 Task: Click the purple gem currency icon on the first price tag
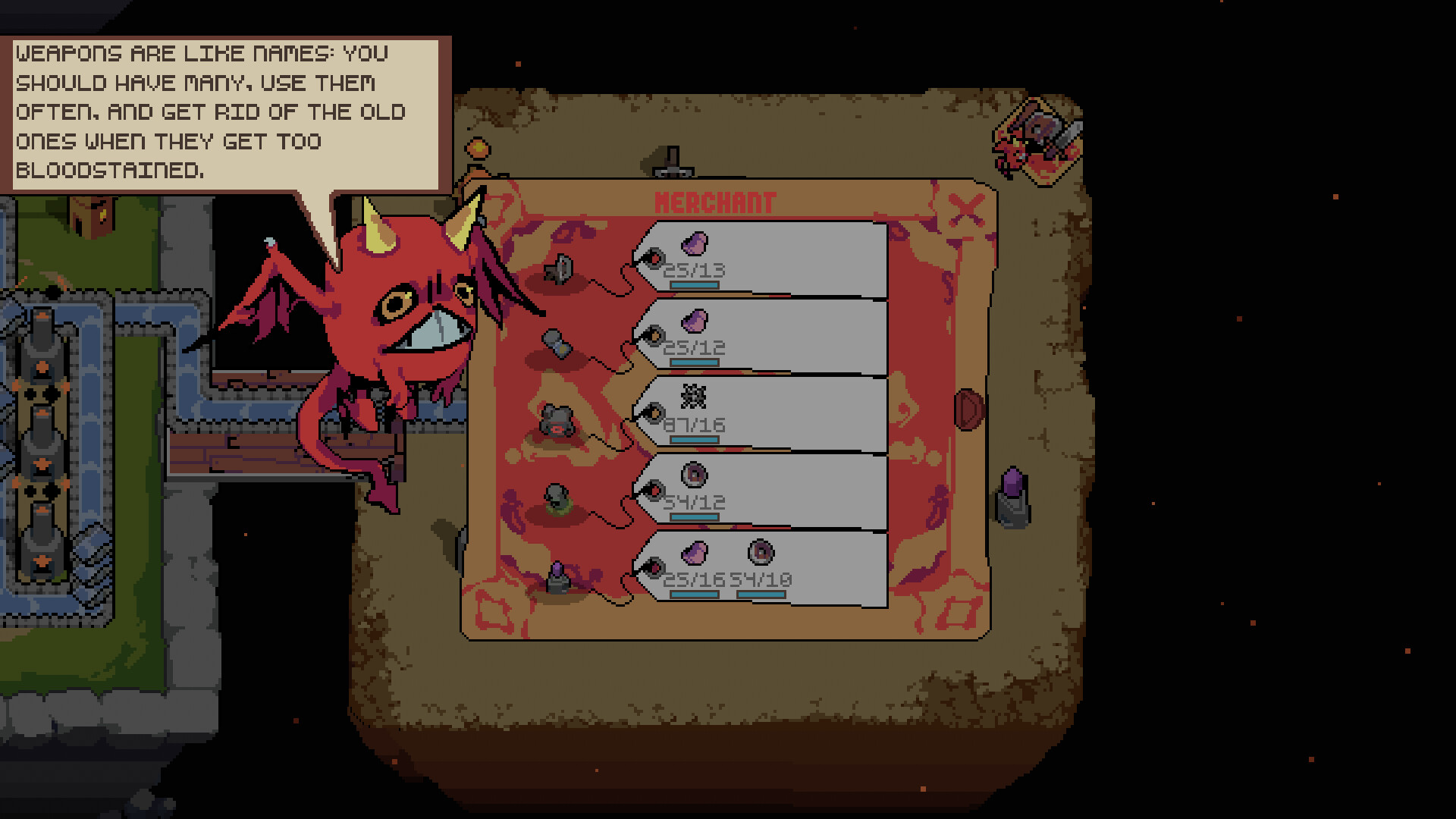click(694, 243)
